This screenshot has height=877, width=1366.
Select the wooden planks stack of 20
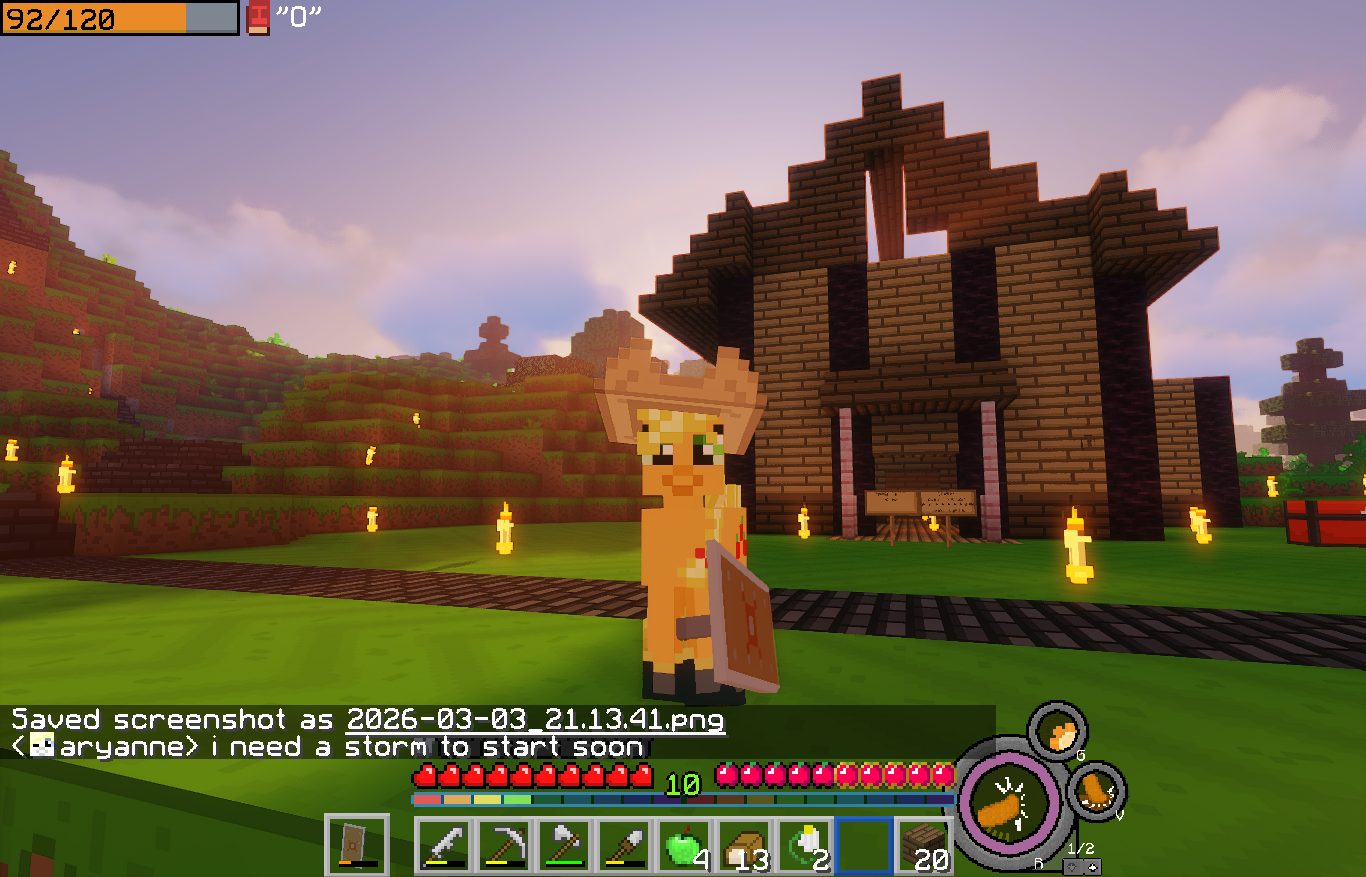[923, 846]
